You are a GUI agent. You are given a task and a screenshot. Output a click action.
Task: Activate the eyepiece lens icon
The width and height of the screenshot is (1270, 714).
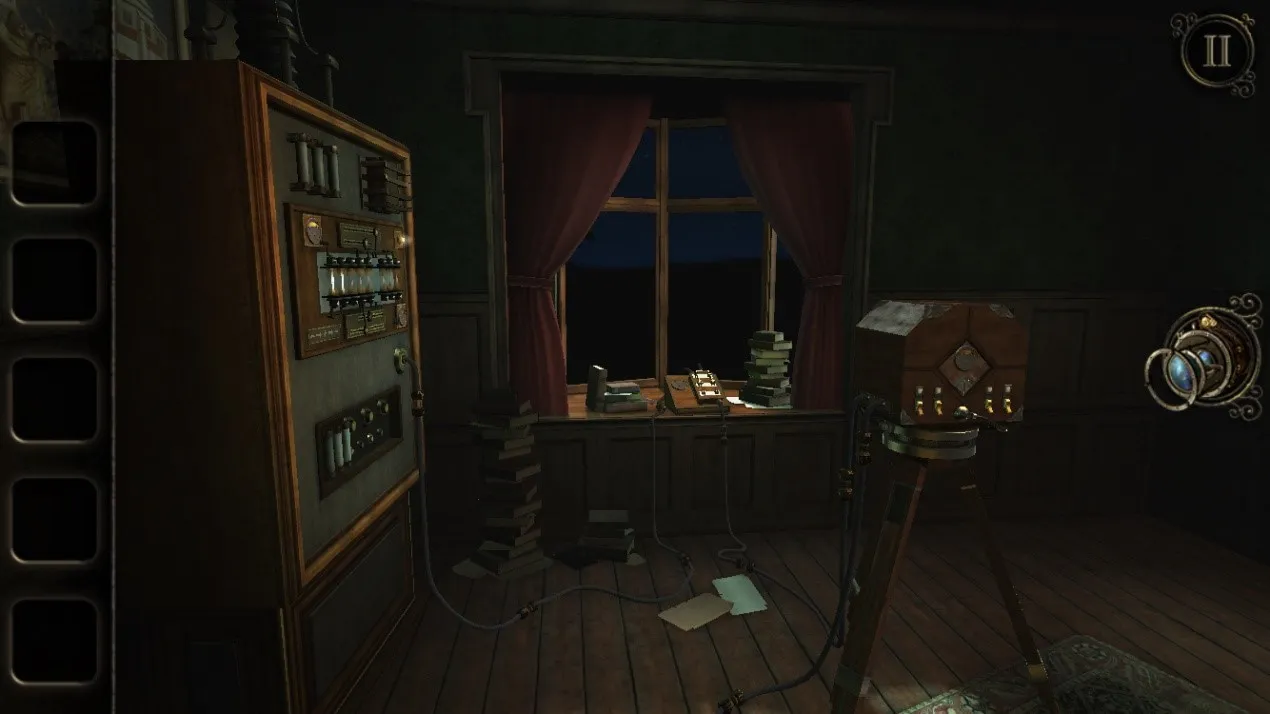1203,357
